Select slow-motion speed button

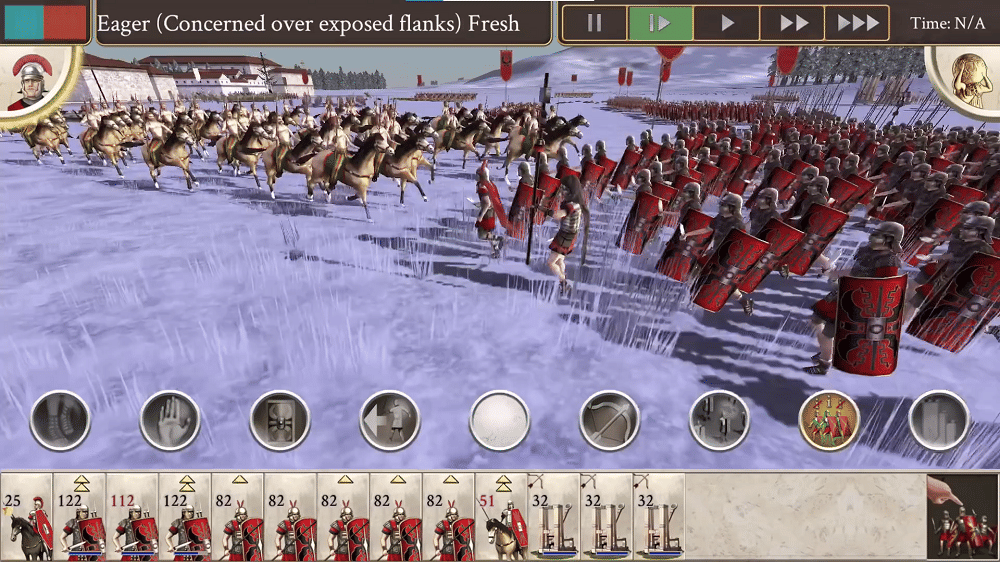(x=660, y=23)
